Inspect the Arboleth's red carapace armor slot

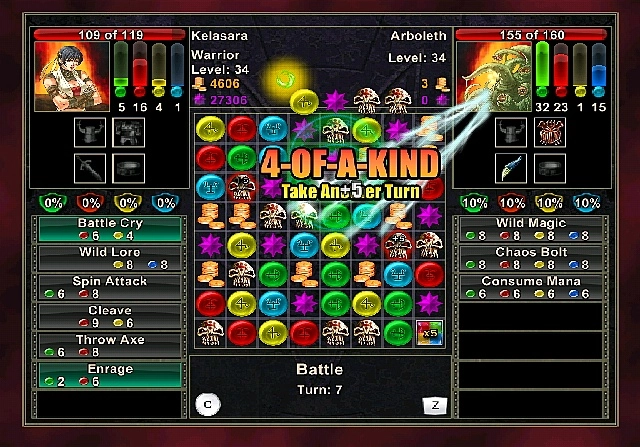[x=550, y=130]
